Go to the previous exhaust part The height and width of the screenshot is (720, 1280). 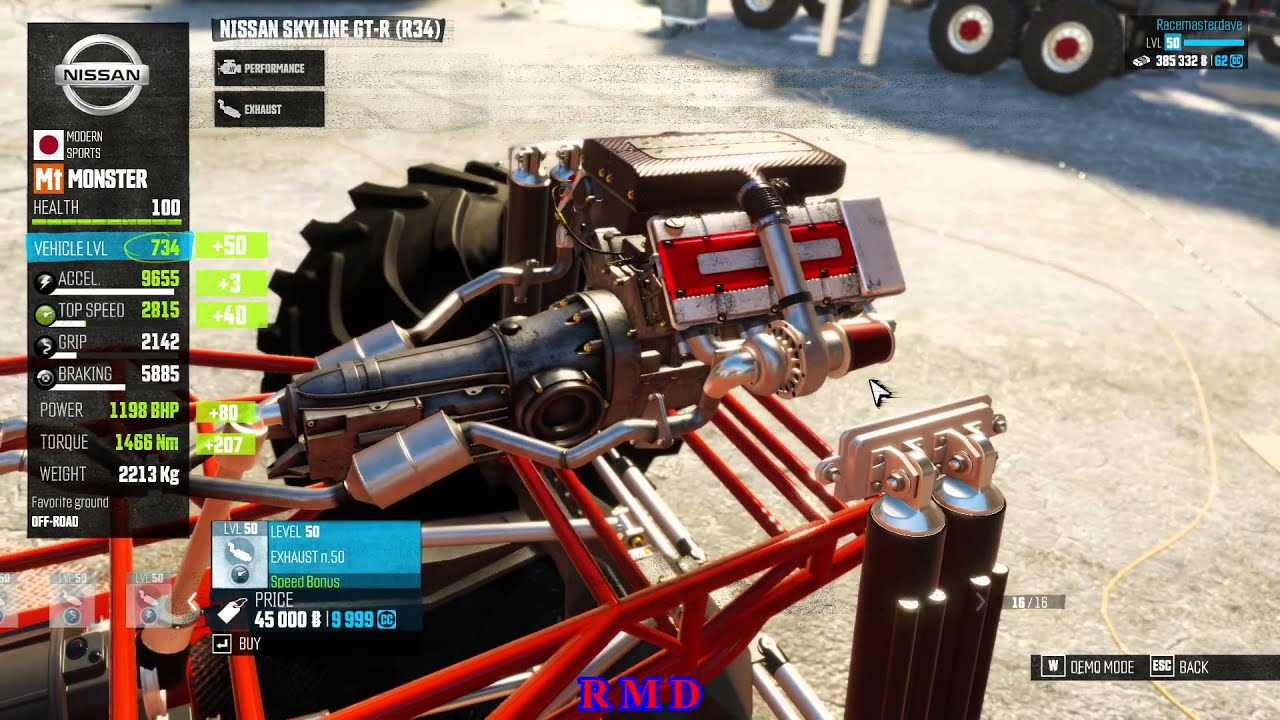coord(194,601)
